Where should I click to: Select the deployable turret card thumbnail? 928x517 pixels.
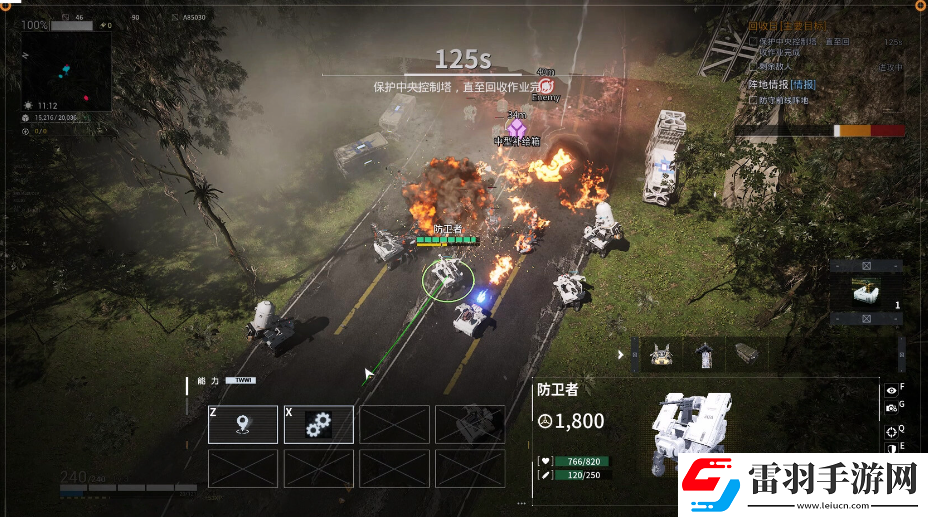(x=866, y=293)
